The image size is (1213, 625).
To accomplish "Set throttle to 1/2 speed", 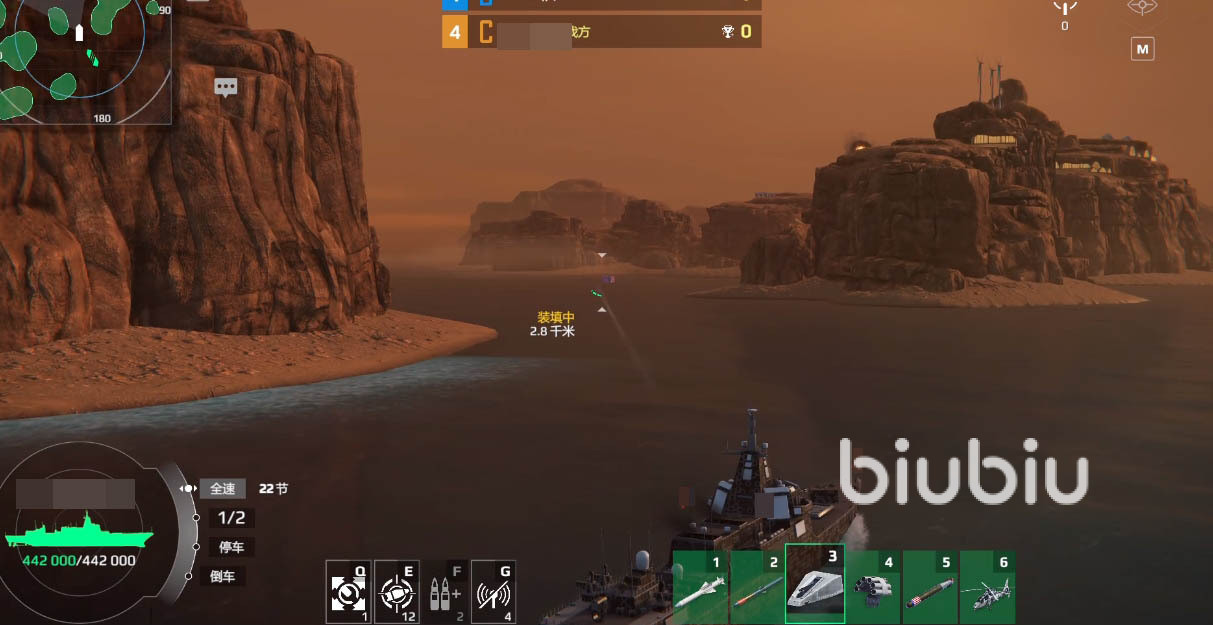I will 231,518.
